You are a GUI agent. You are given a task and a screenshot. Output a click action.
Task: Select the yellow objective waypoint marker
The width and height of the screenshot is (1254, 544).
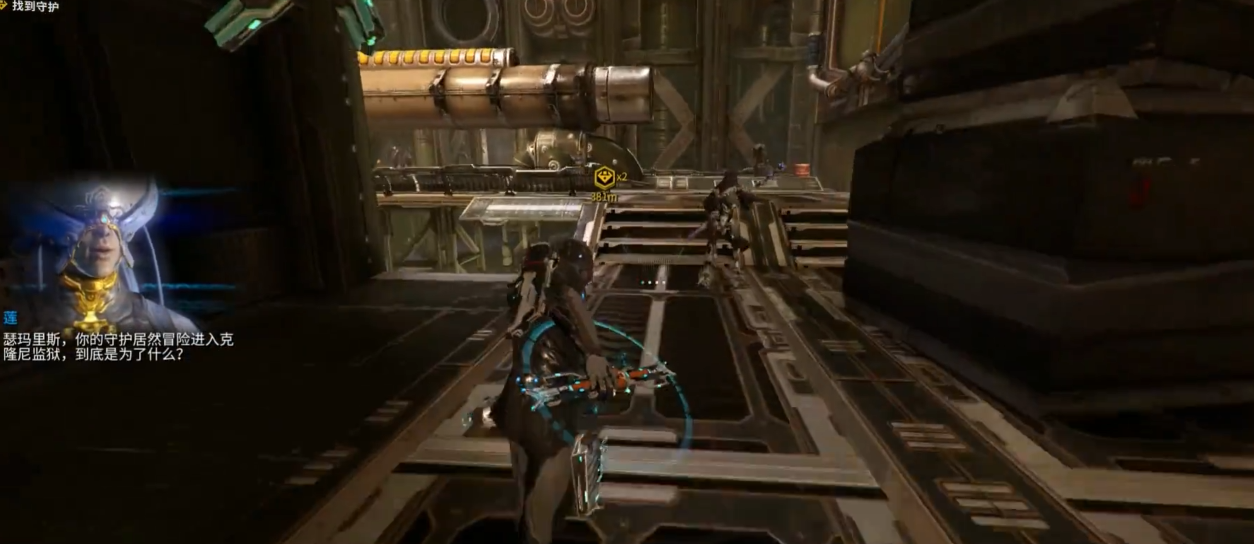click(x=603, y=178)
